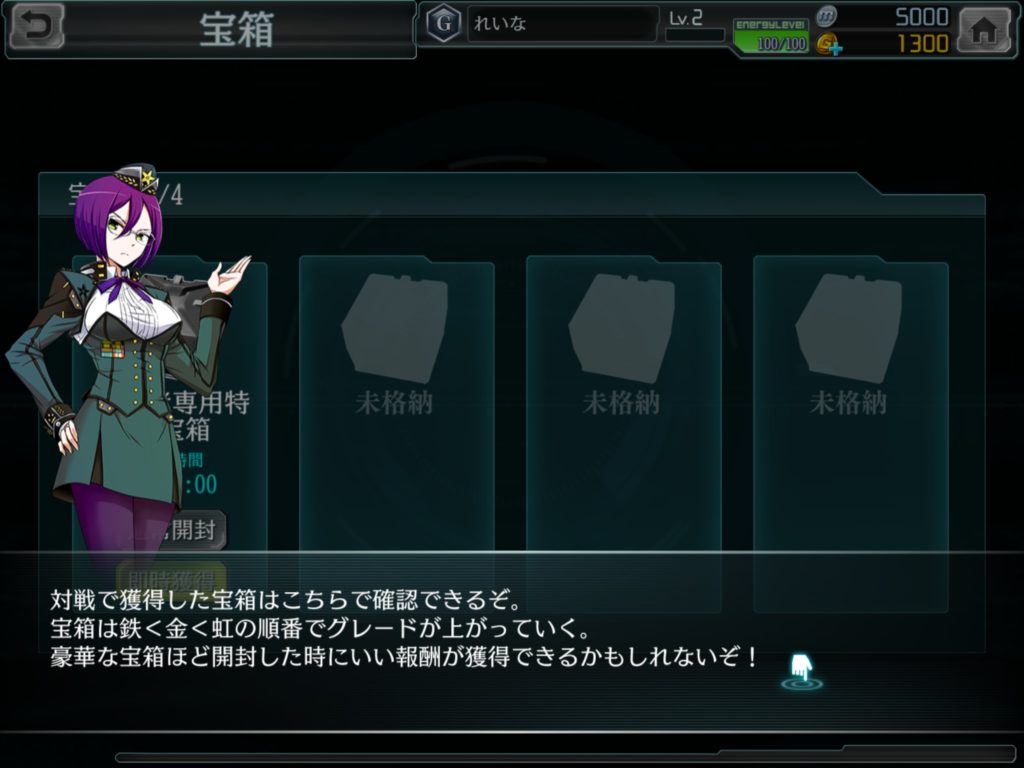1024x768 pixels.
Task: Open the home screen via house icon
Action: coord(984,30)
